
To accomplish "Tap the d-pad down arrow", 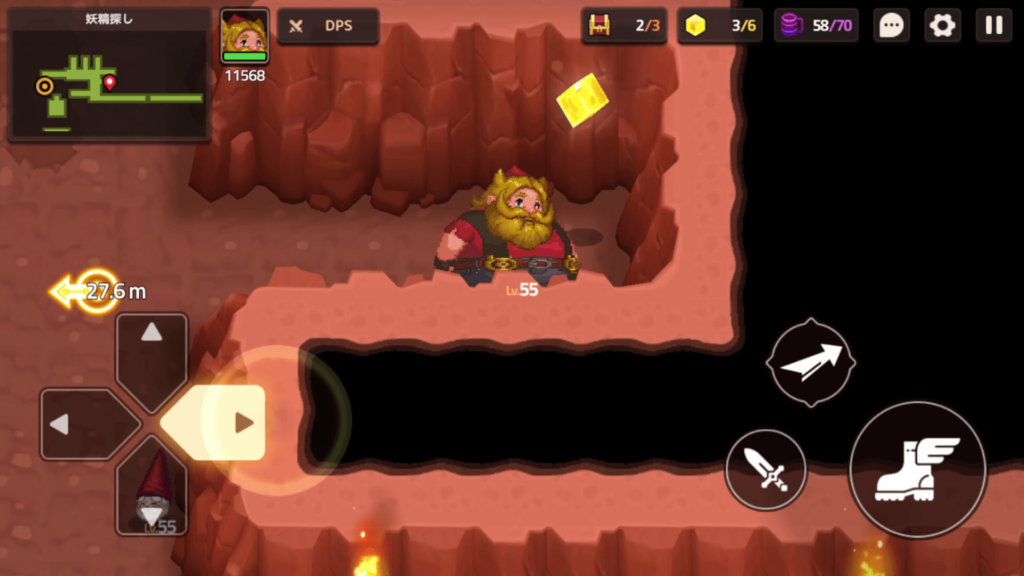I will click(151, 493).
